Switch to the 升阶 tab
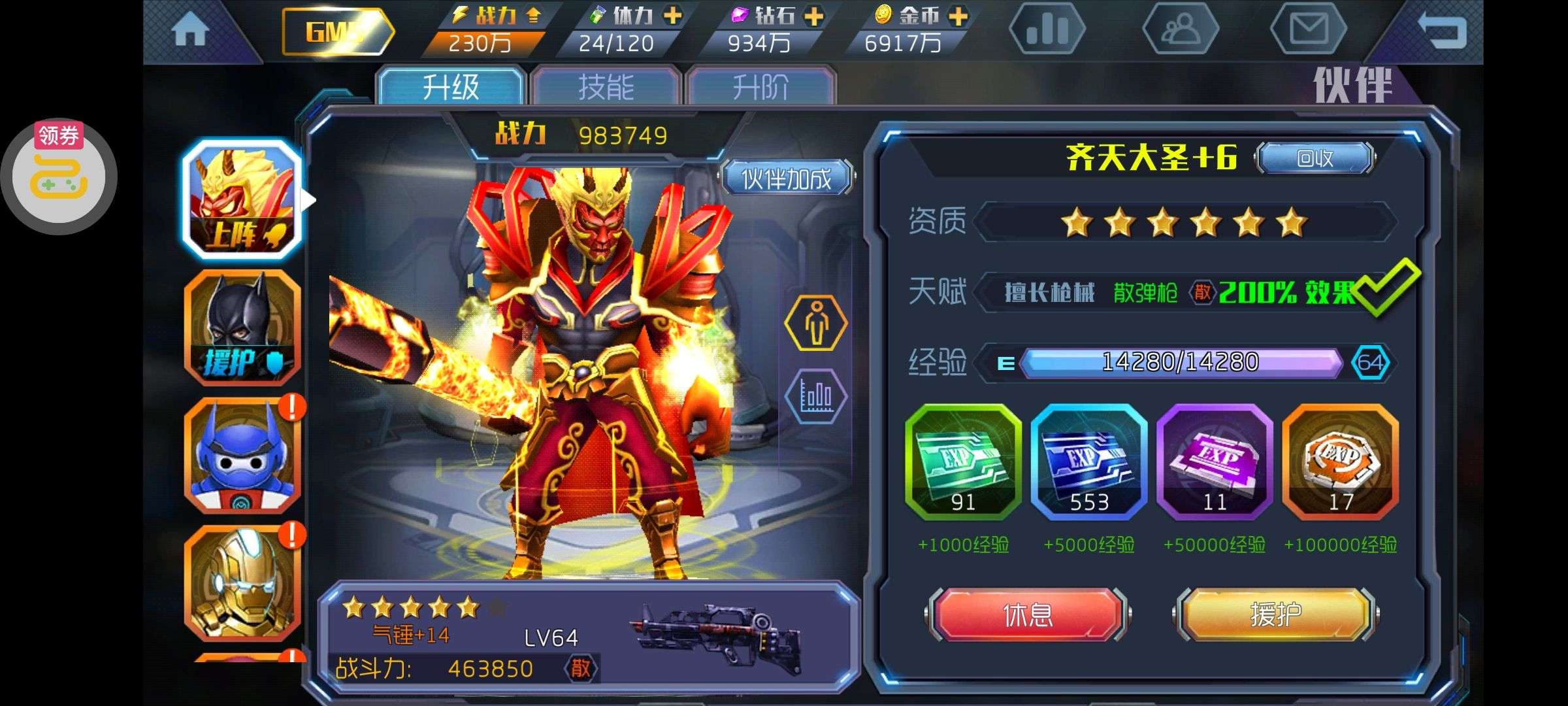Image resolution: width=1568 pixels, height=706 pixels. click(x=760, y=87)
